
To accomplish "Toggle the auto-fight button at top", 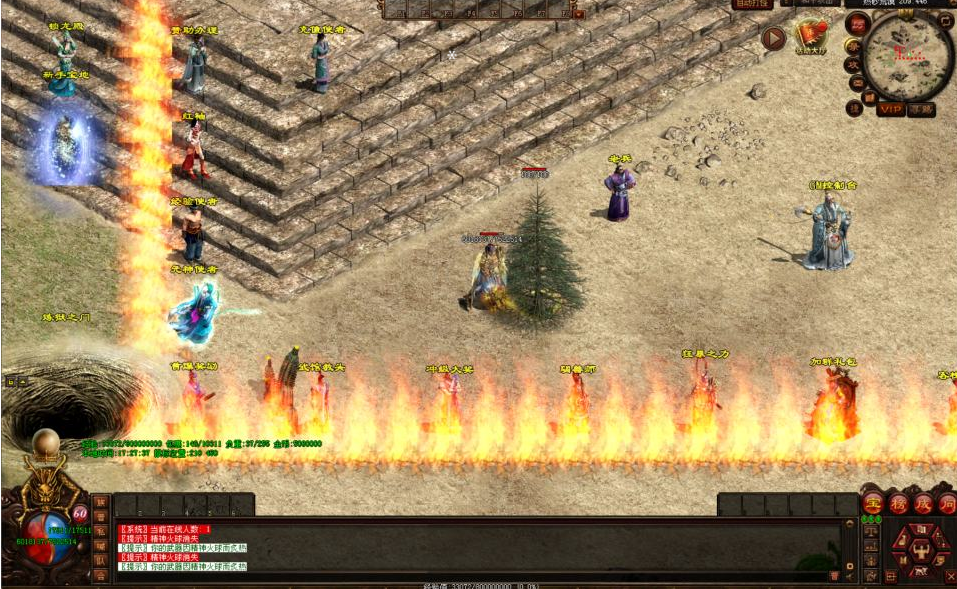I will [x=752, y=4].
